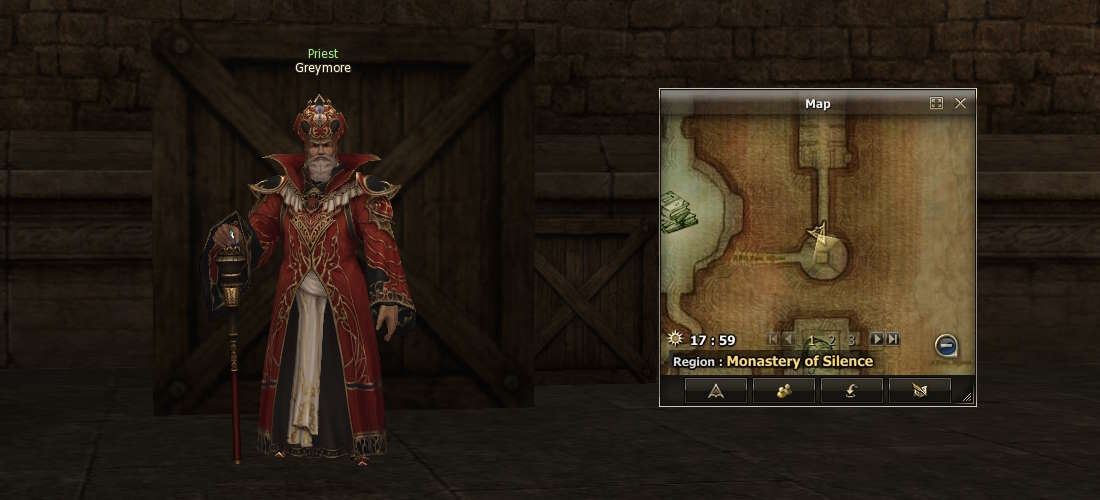
Task: Click the player arrow location button
Action: coord(716,391)
